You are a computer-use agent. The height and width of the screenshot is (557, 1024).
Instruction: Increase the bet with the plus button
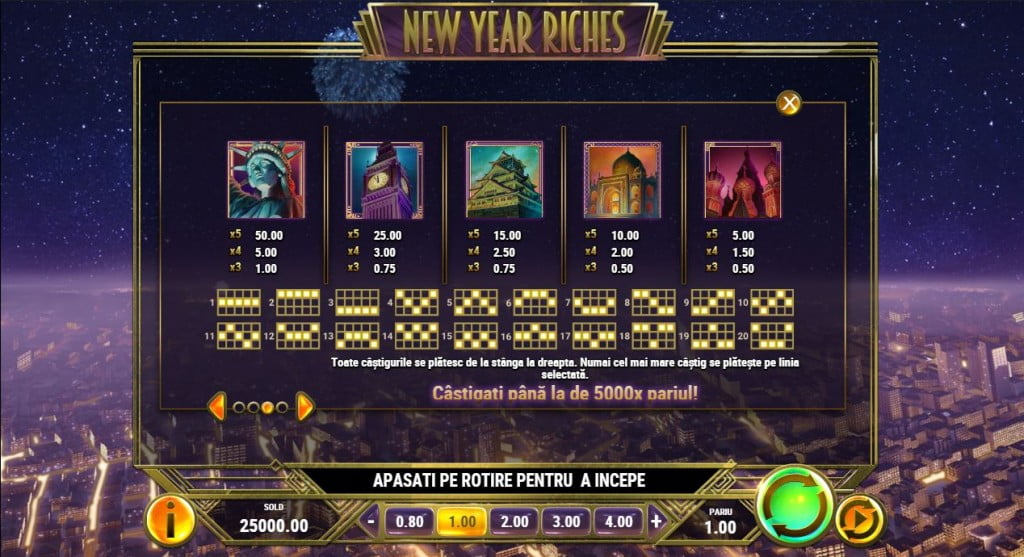point(657,521)
